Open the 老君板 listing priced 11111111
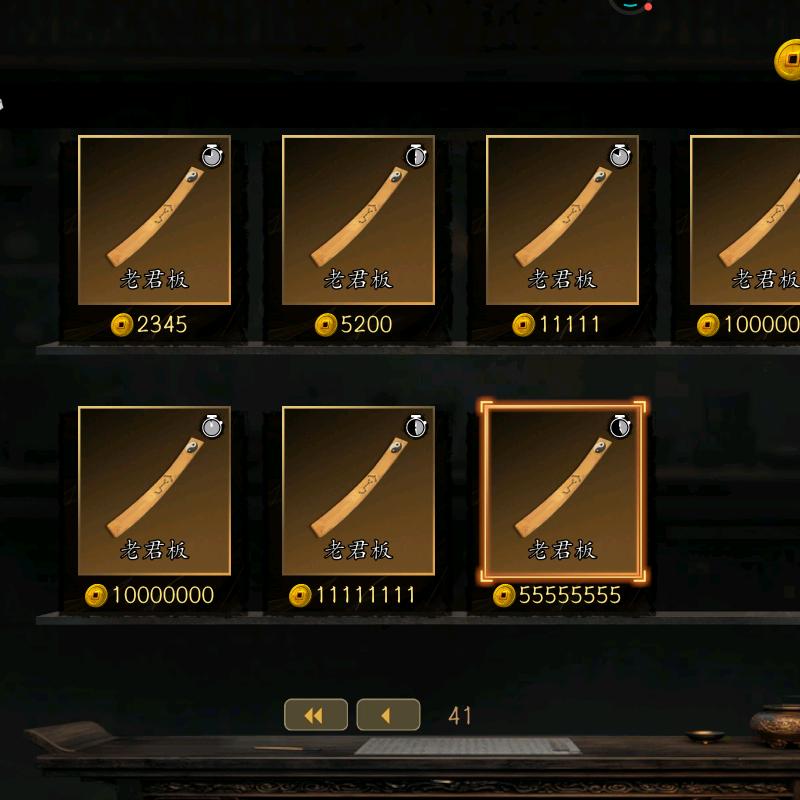 click(358, 490)
